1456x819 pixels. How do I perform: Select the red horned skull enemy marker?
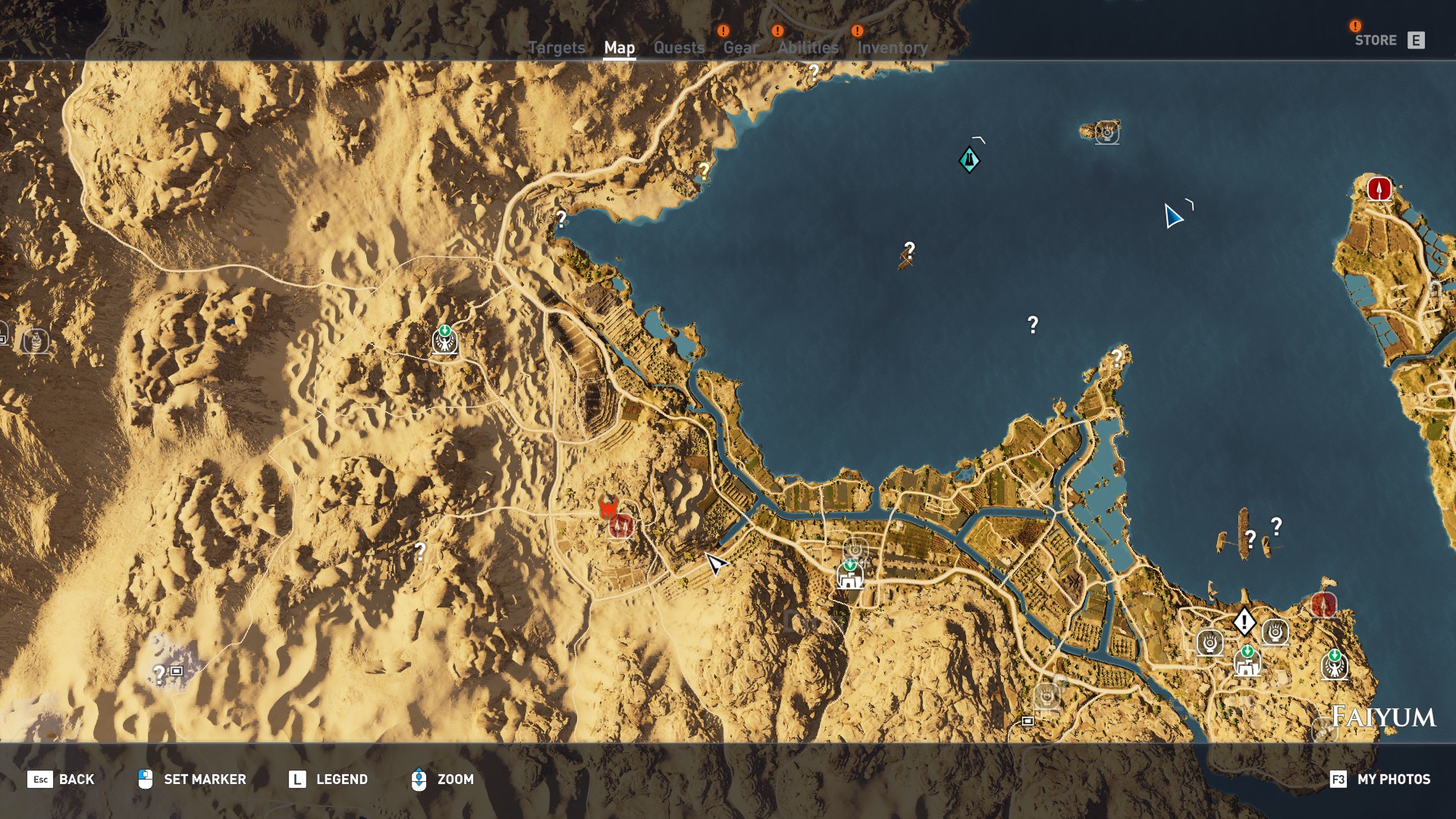(x=607, y=508)
